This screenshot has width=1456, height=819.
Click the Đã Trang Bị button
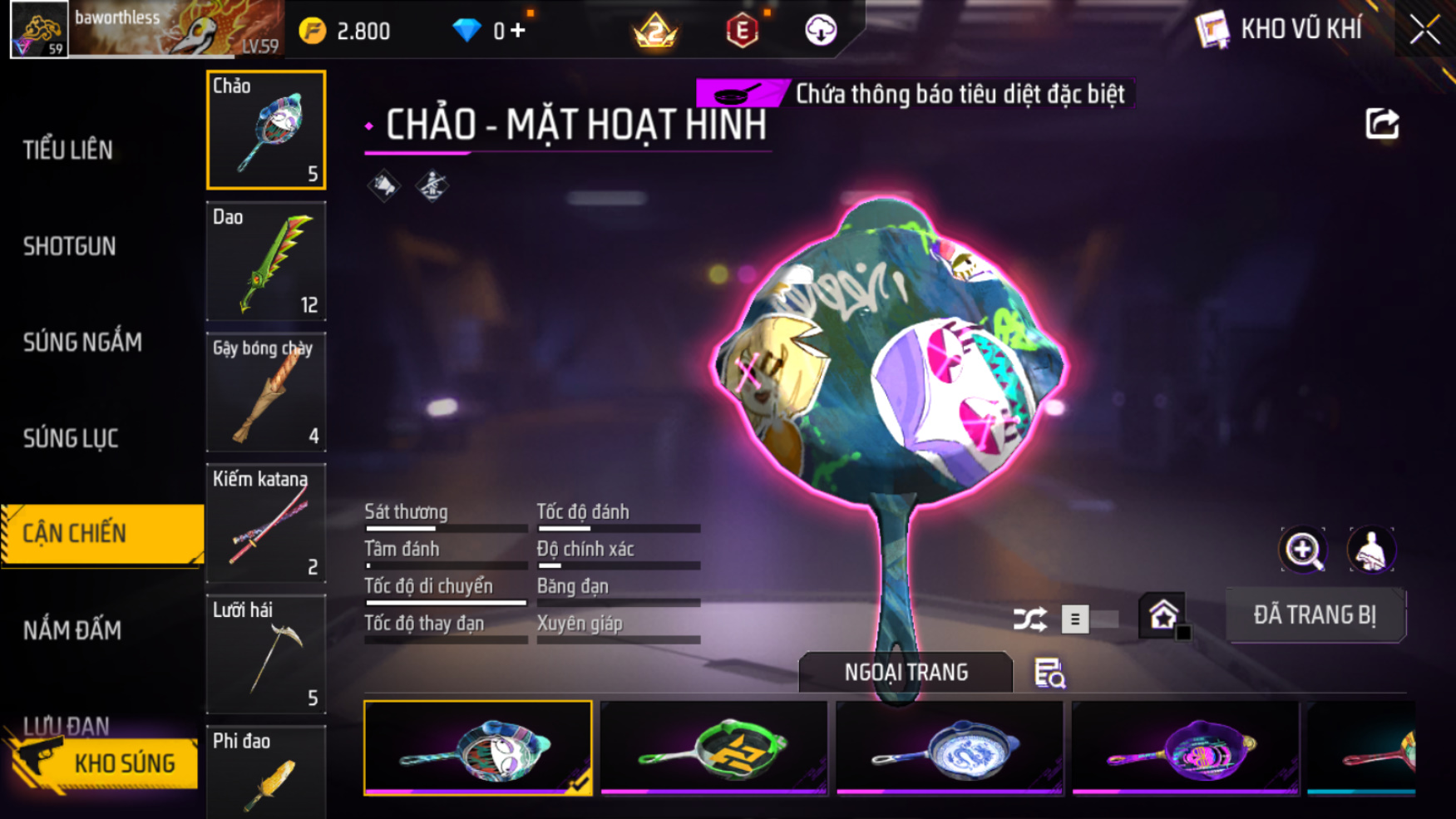tap(1315, 615)
